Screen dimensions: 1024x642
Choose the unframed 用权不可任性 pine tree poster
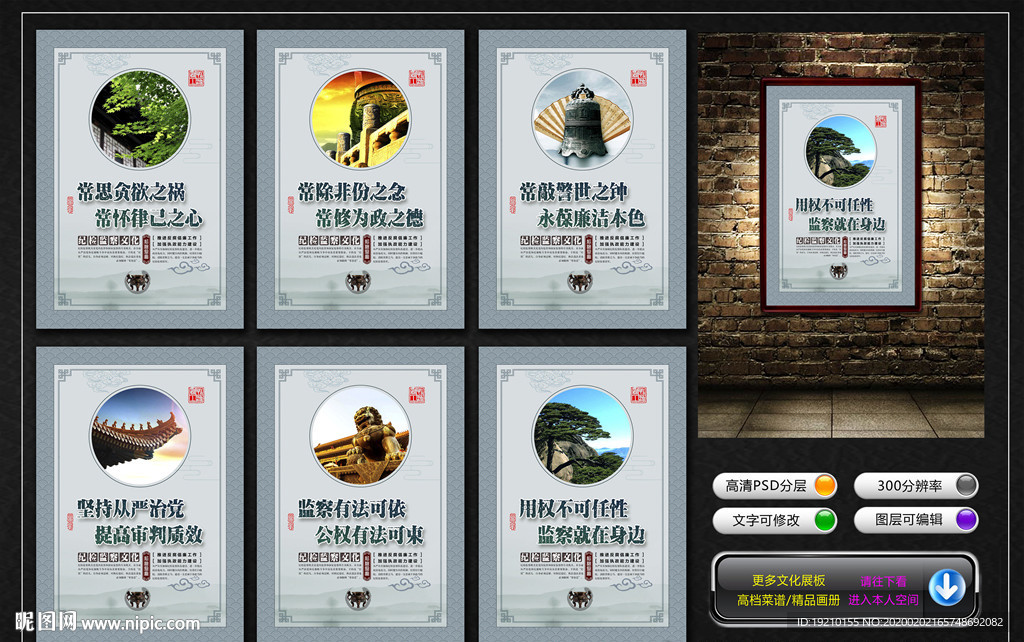(582, 495)
